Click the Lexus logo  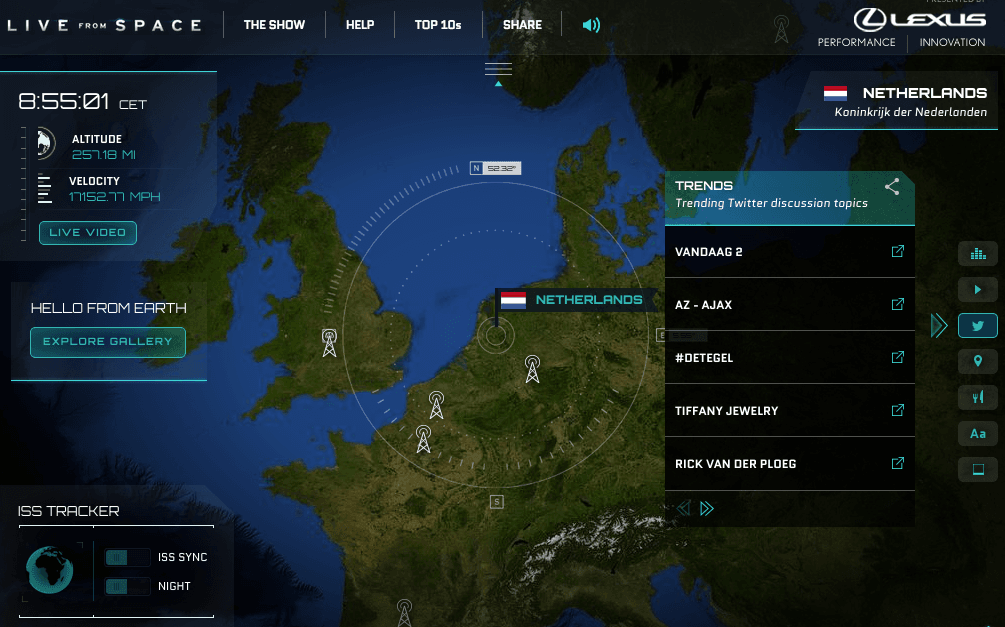pyautogui.click(x=919, y=19)
